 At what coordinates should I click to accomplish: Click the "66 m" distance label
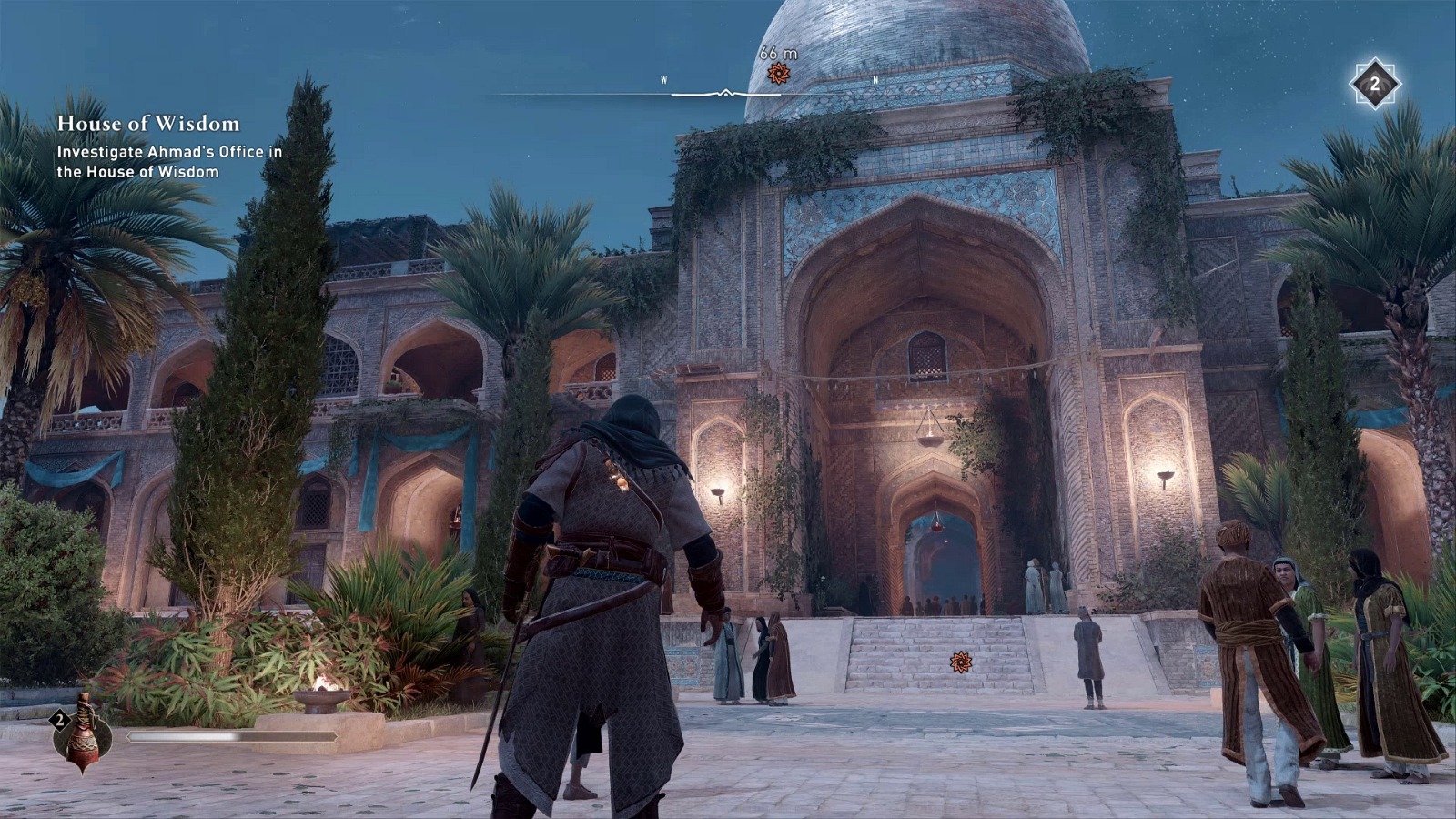pyautogui.click(x=778, y=54)
